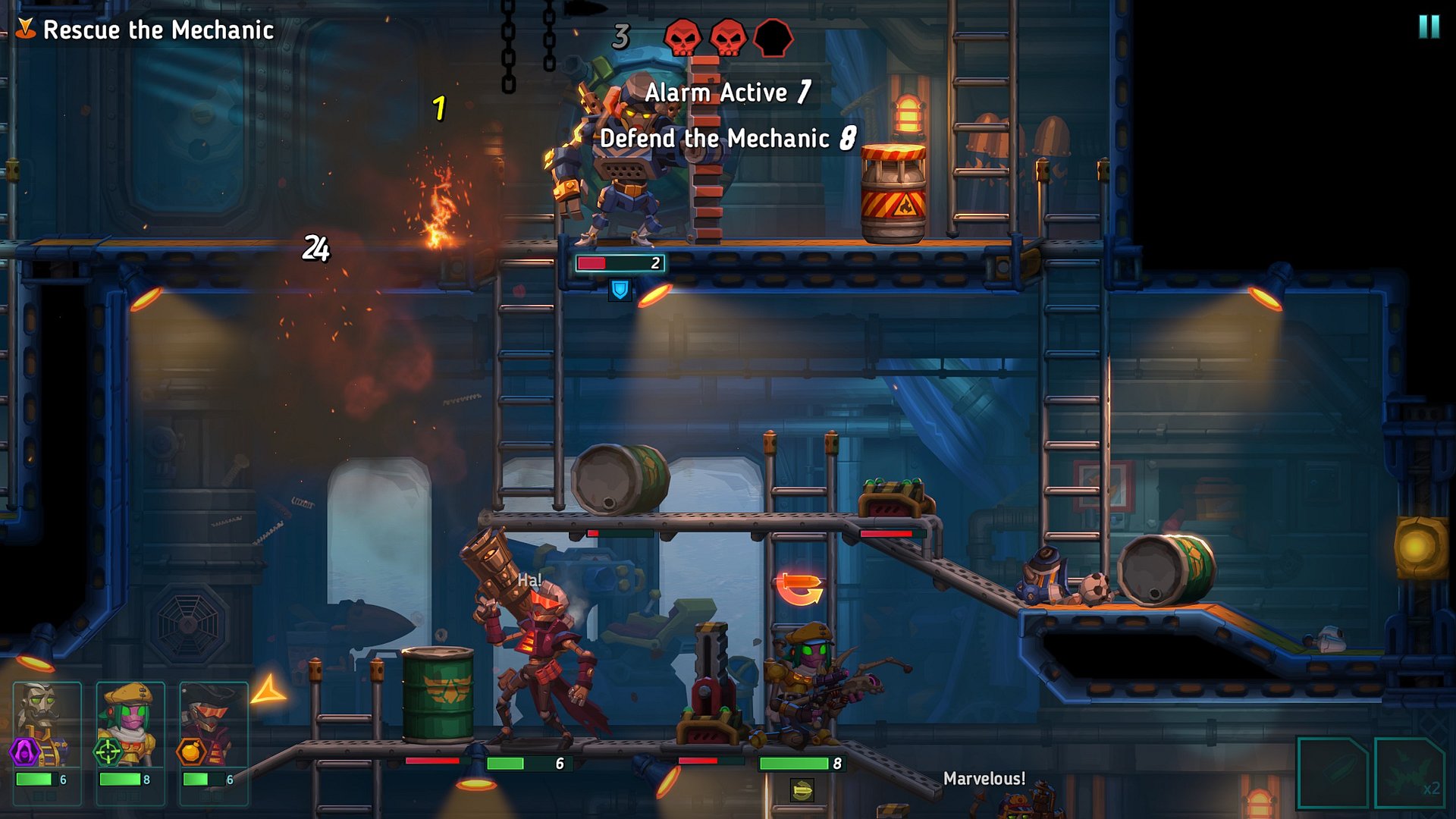Activate the dimmed bullet ability slot

click(x=1332, y=772)
